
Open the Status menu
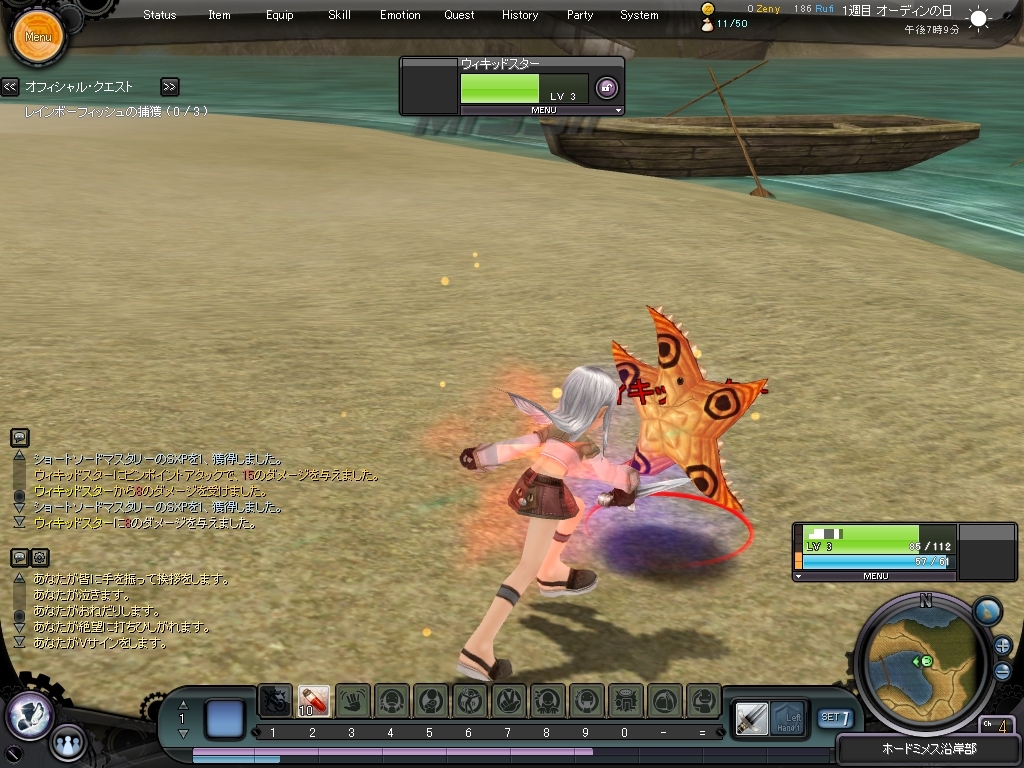pyautogui.click(x=160, y=15)
